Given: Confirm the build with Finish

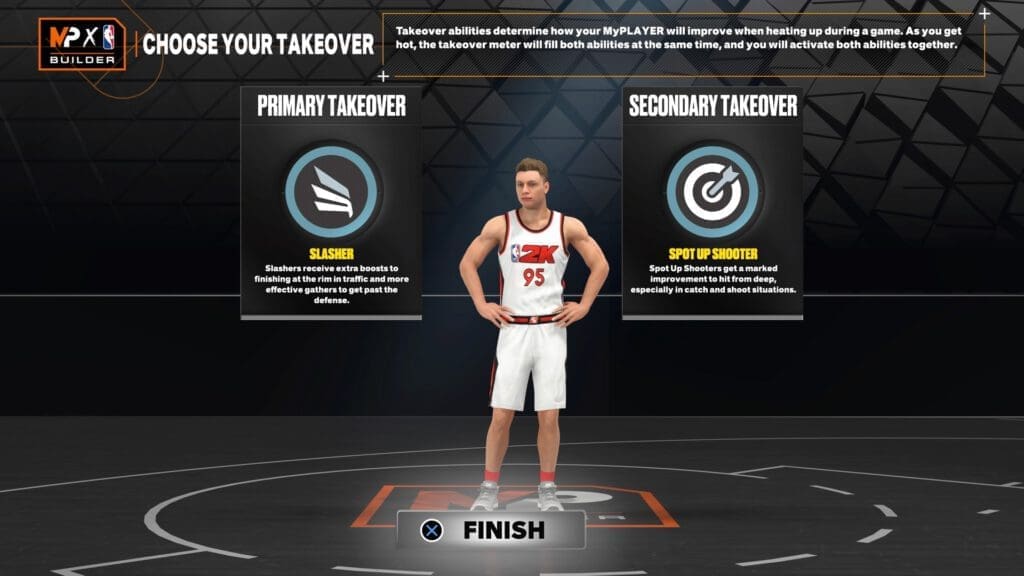Looking at the screenshot, I should [489, 530].
